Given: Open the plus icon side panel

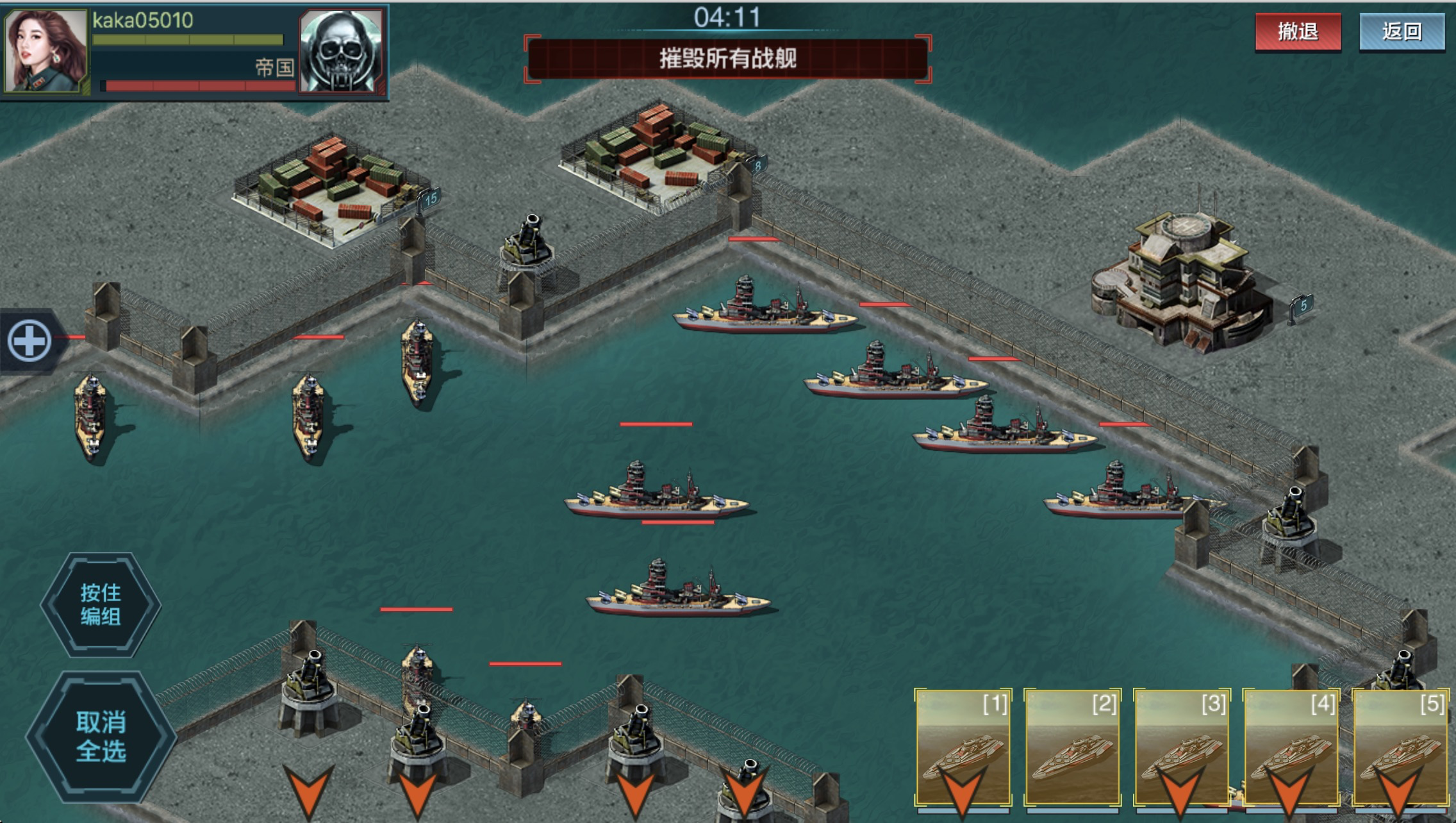Looking at the screenshot, I should pos(29,340).
